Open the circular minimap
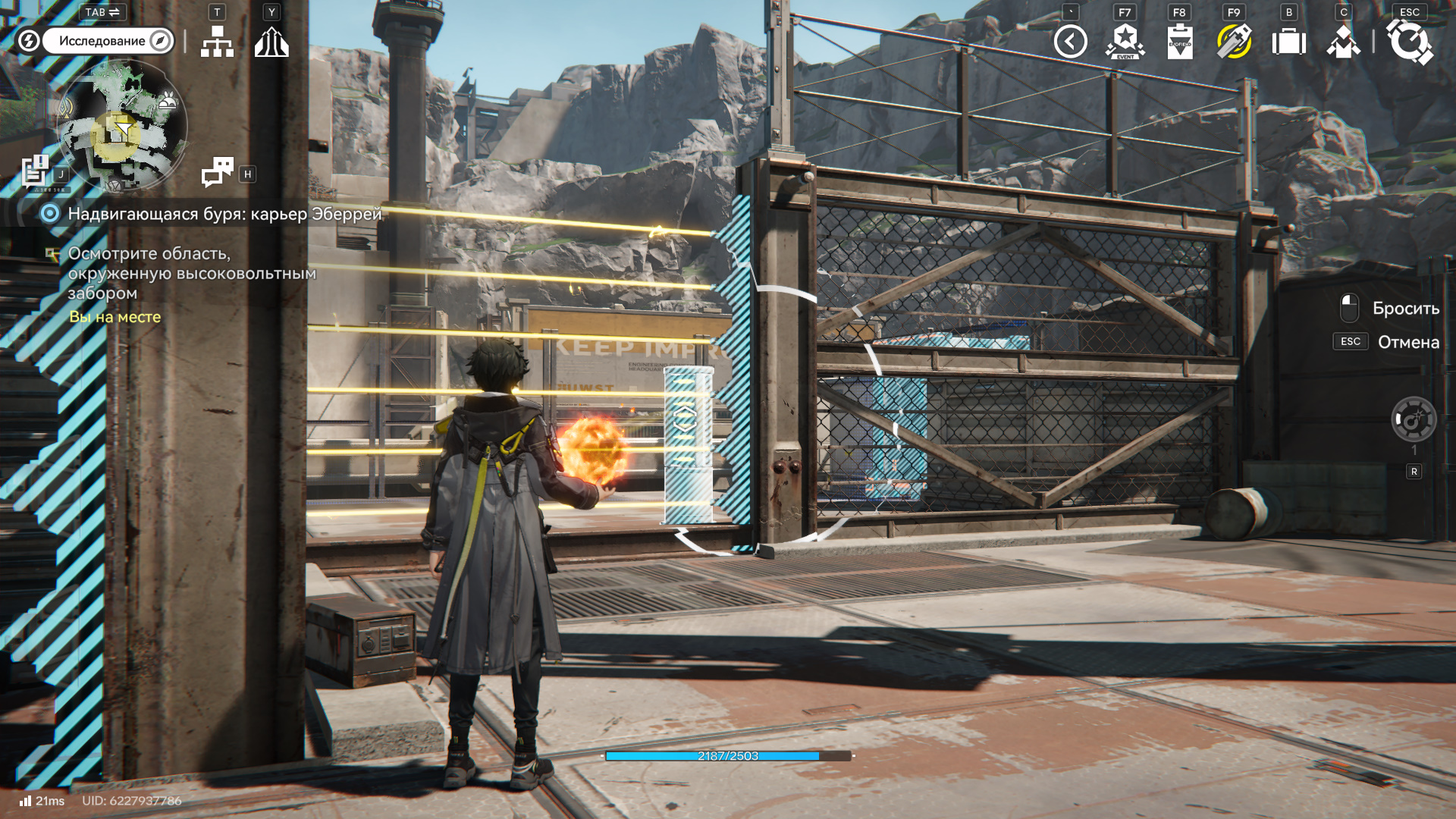The height and width of the screenshot is (819, 1456). click(121, 125)
